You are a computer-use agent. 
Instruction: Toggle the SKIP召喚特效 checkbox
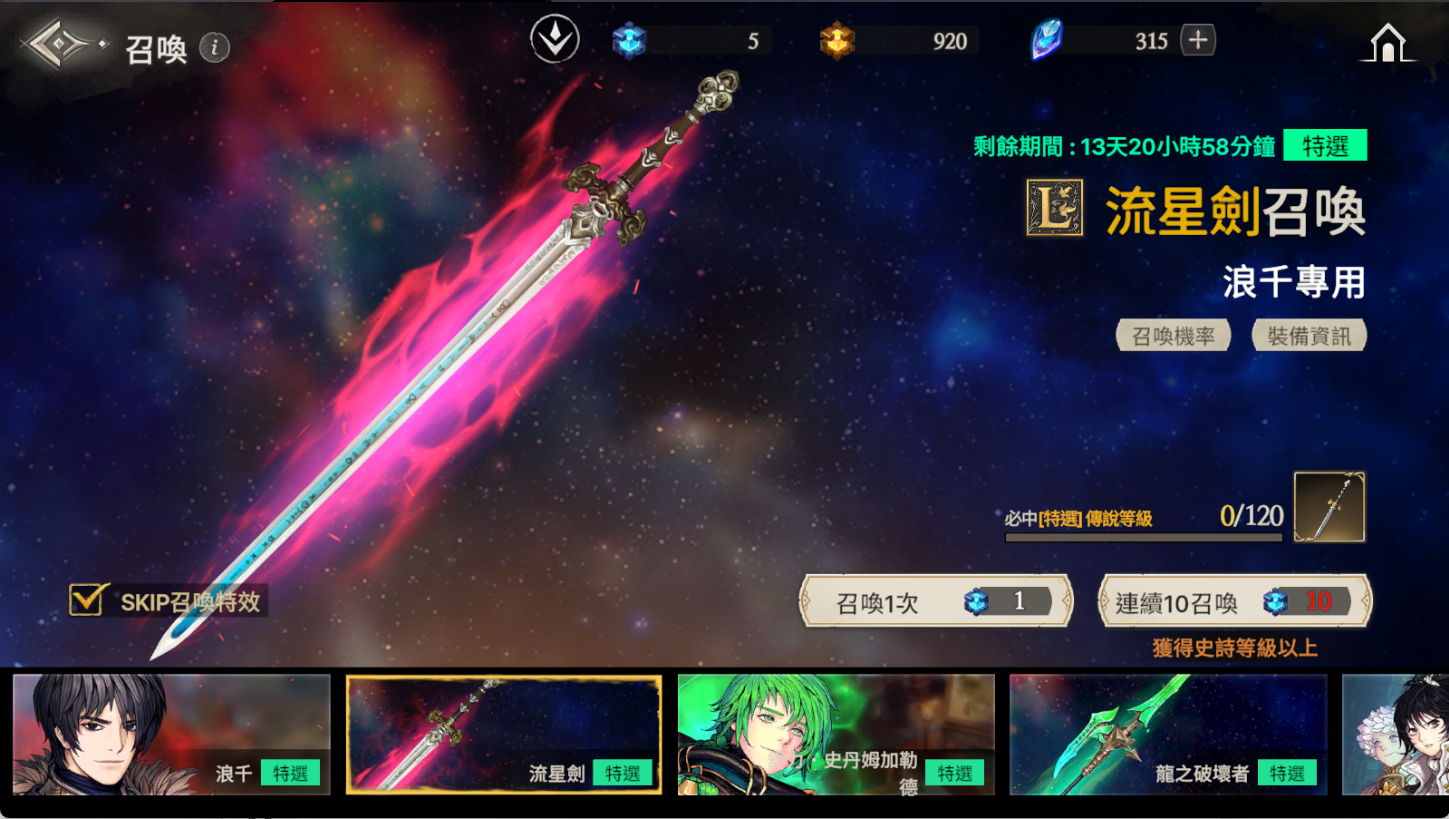88,600
